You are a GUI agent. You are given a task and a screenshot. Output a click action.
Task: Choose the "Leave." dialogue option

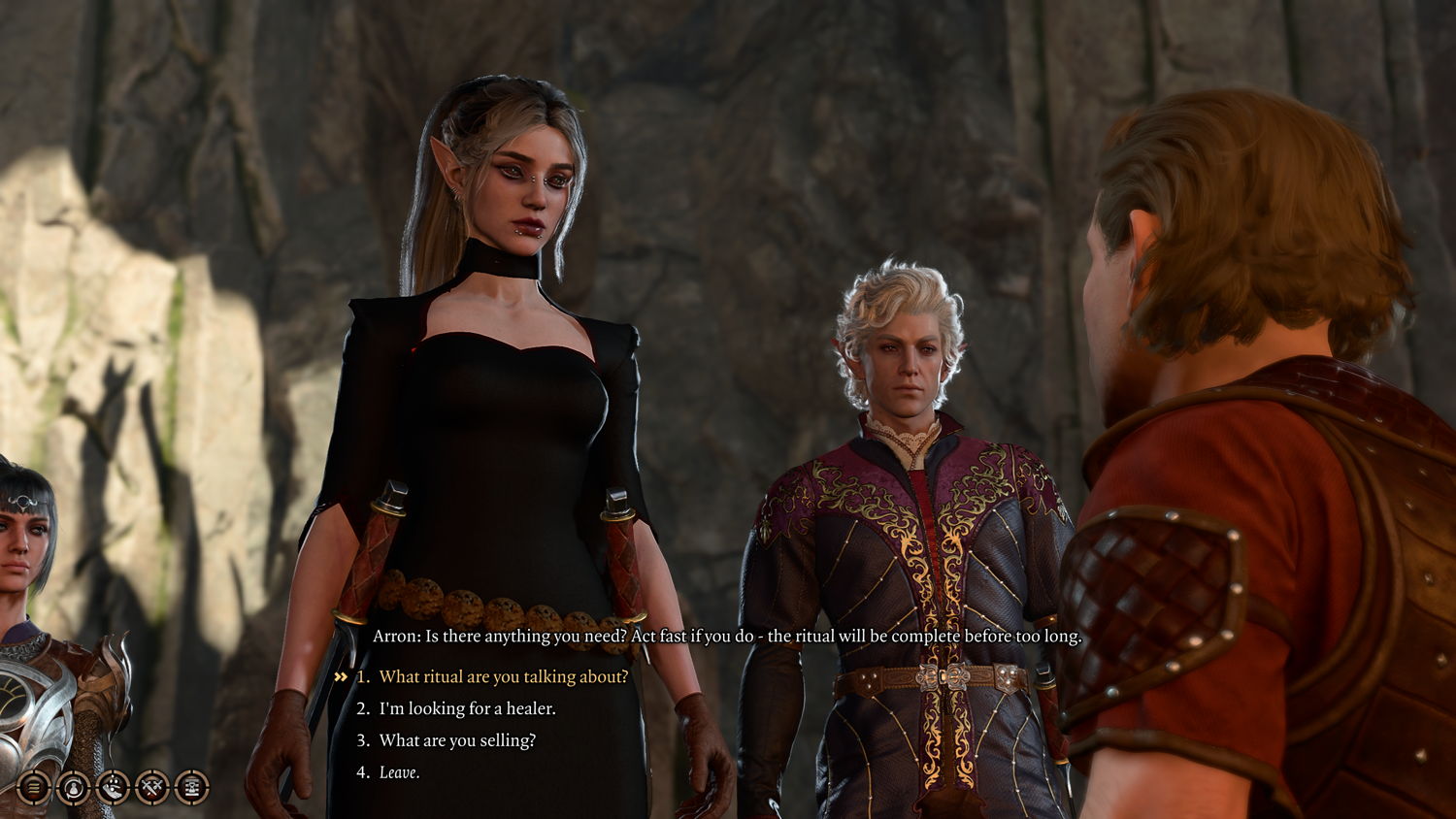coord(399,772)
